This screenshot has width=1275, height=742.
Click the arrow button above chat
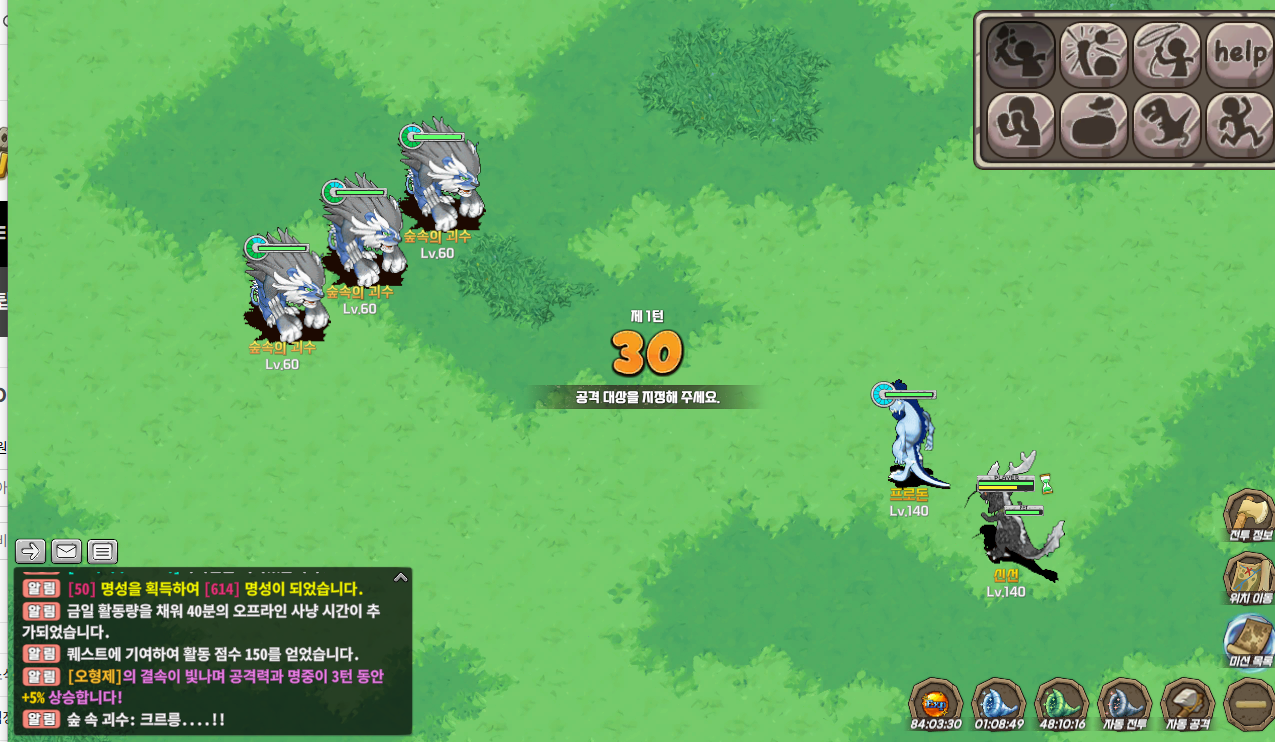tap(30, 550)
